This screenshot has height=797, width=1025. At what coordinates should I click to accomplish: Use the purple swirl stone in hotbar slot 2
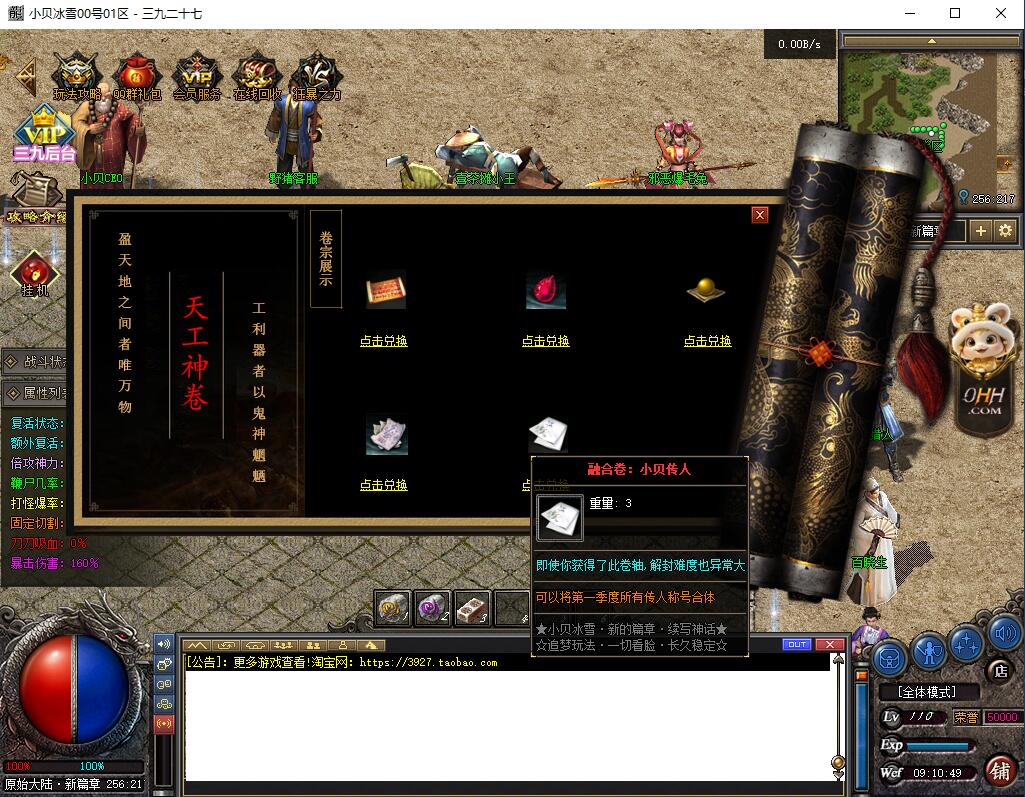tap(432, 607)
